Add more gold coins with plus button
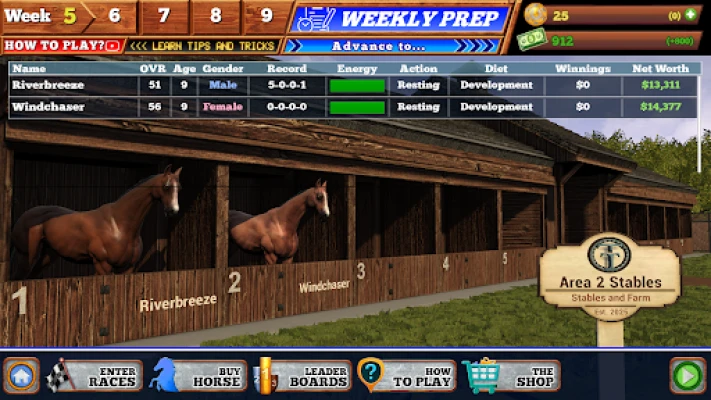 [689, 15]
